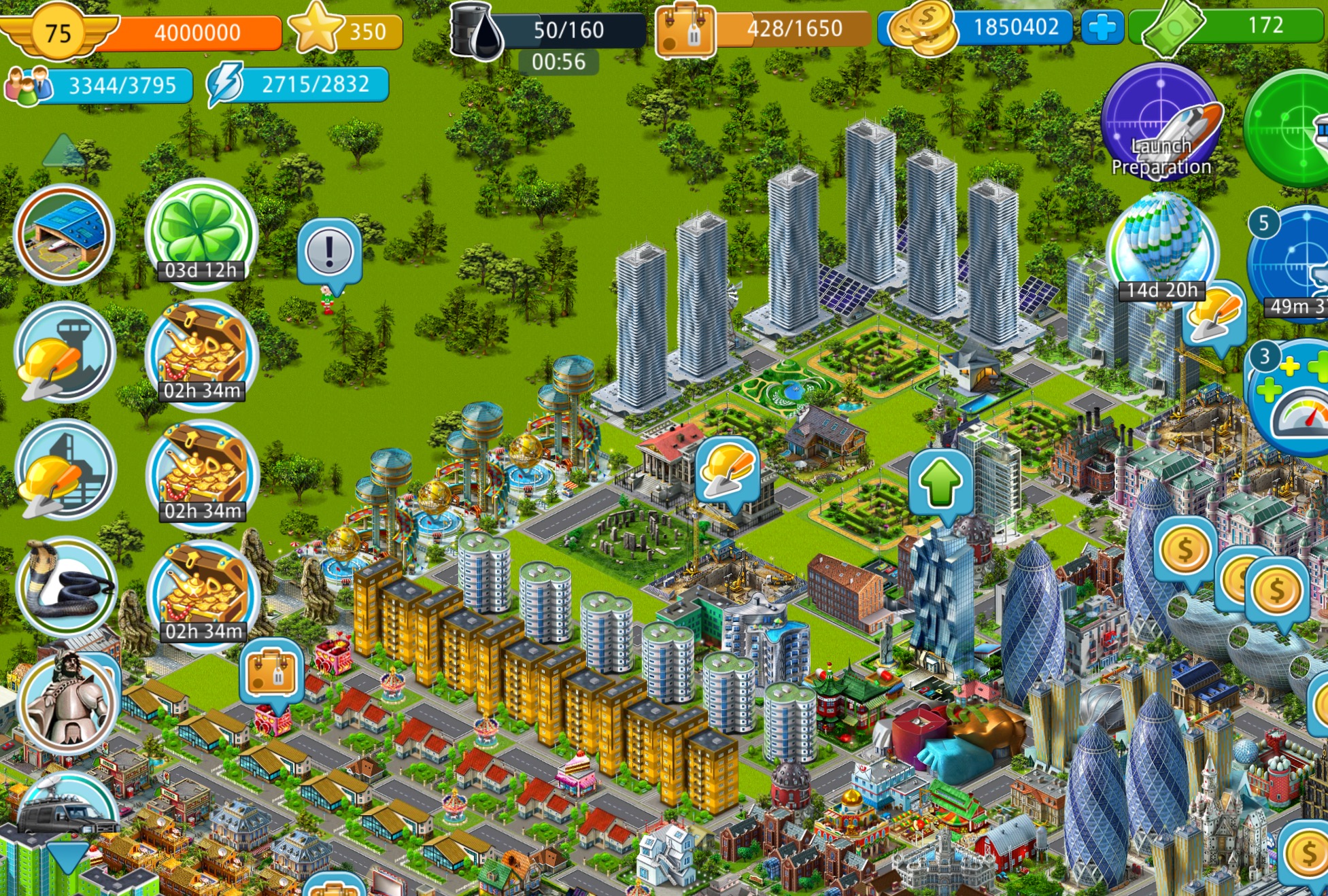Screen dimensions: 1328x896
Task: Tap the blue plus button beside coins
Action: tap(1102, 28)
